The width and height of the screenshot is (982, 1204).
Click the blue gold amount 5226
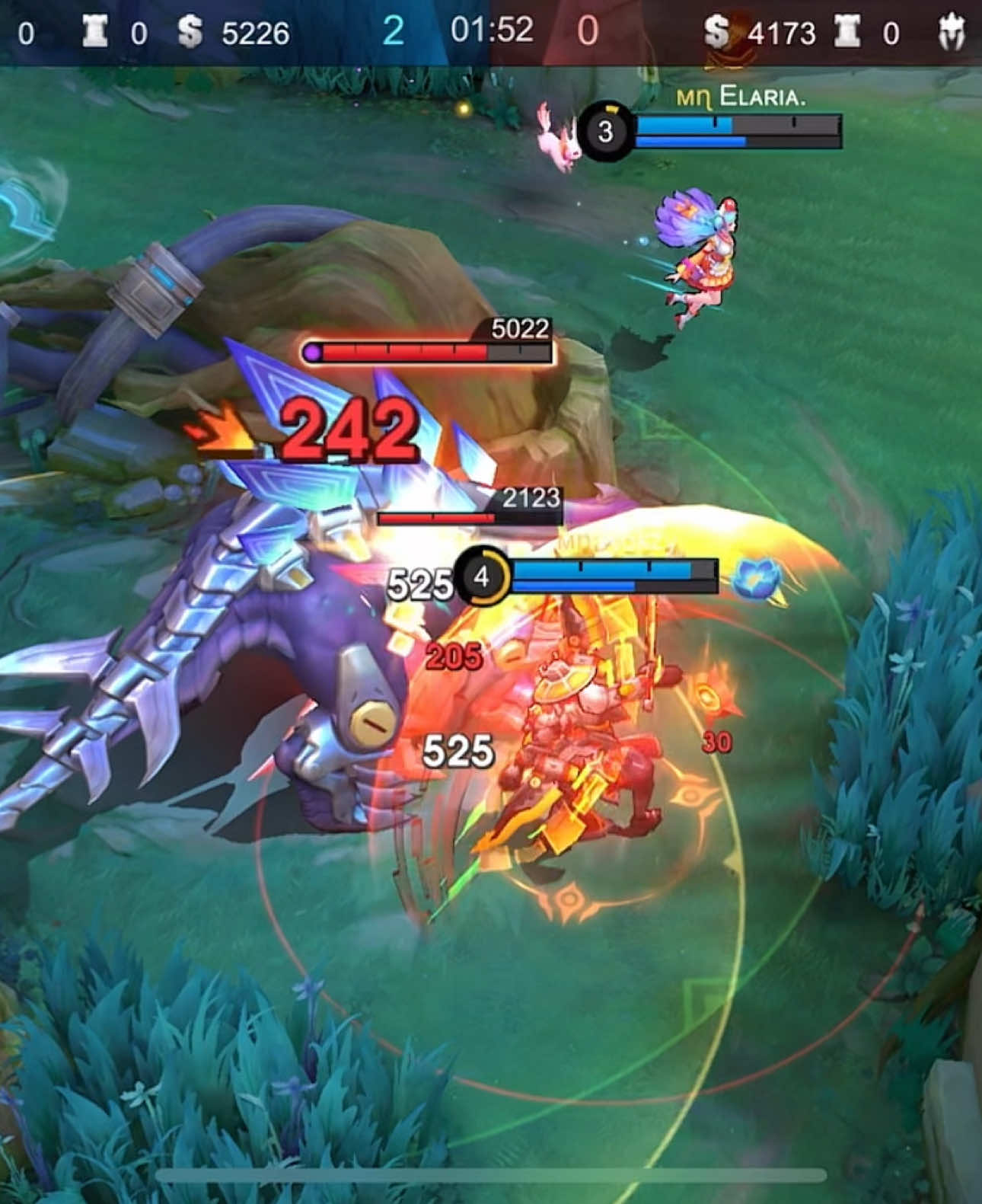(255, 30)
